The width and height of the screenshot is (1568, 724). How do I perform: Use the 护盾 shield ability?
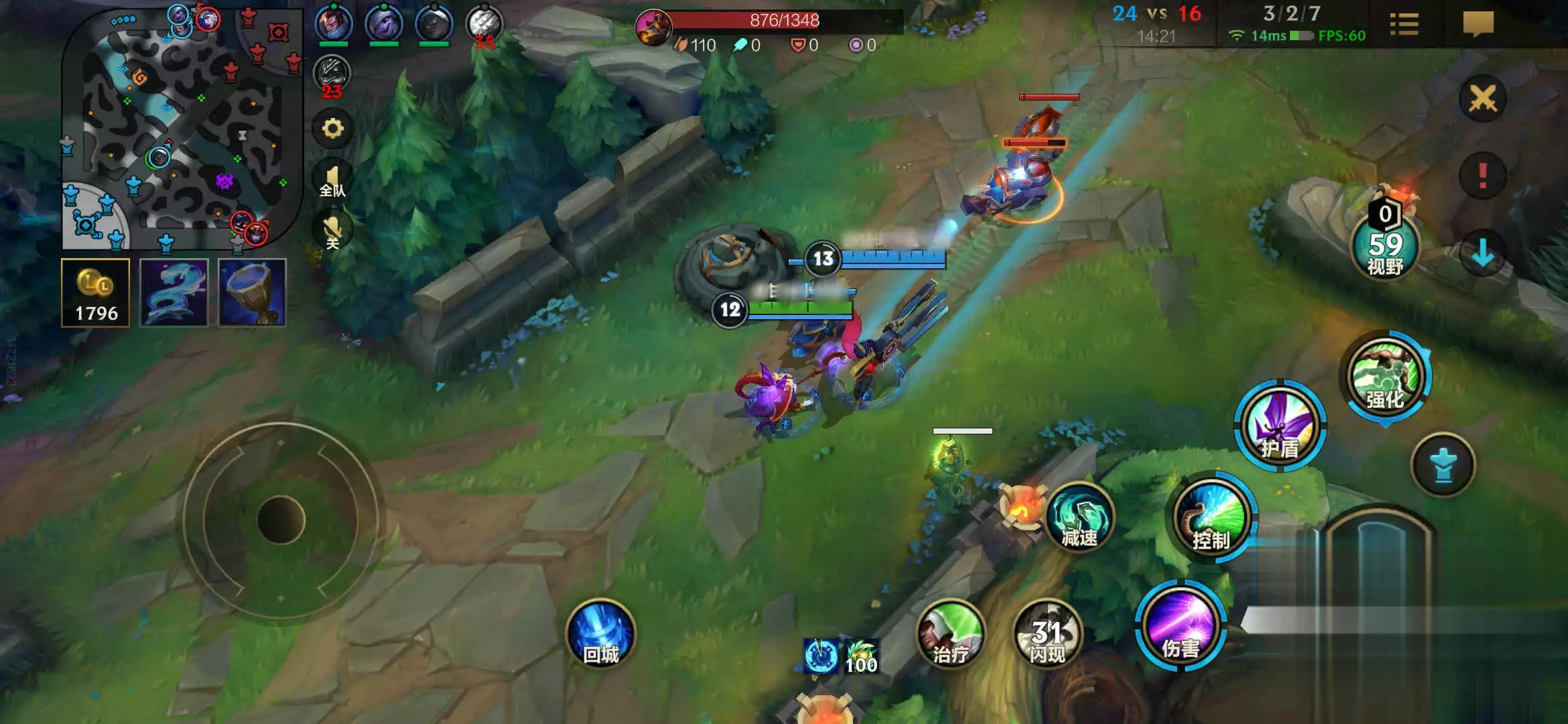pos(1280,426)
